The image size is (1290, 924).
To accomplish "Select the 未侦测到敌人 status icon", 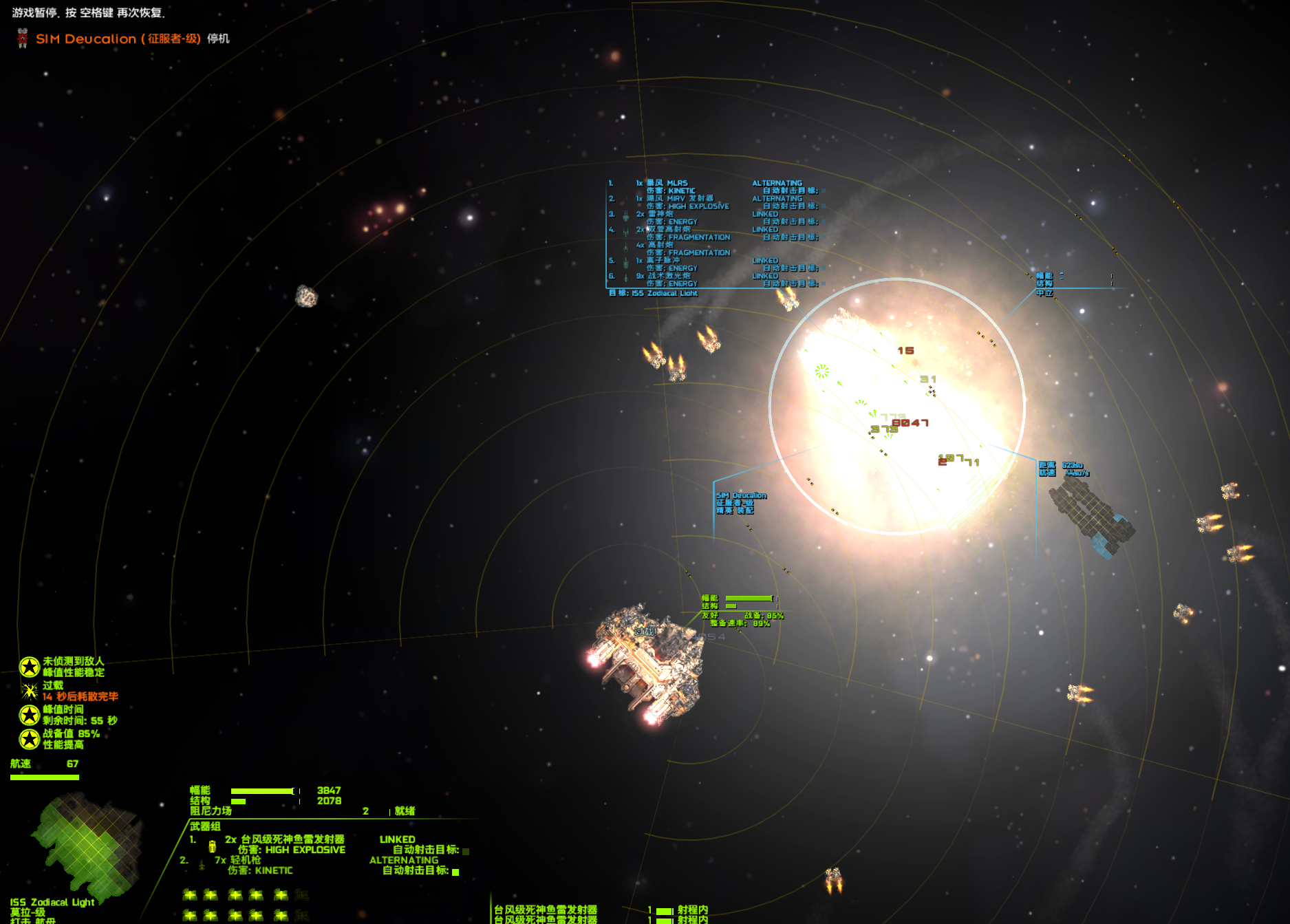I will [x=30, y=667].
